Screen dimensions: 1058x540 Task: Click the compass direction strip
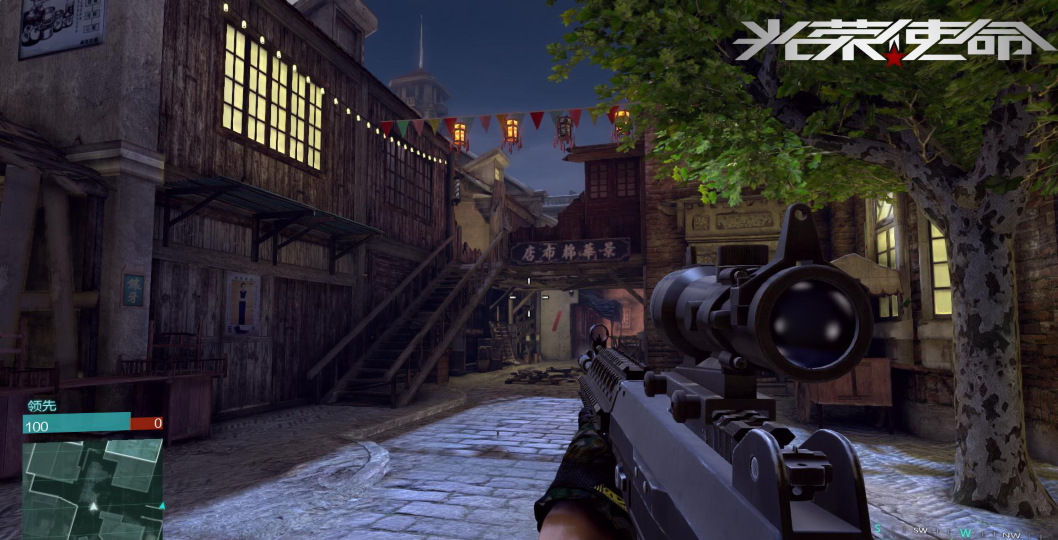949,530
